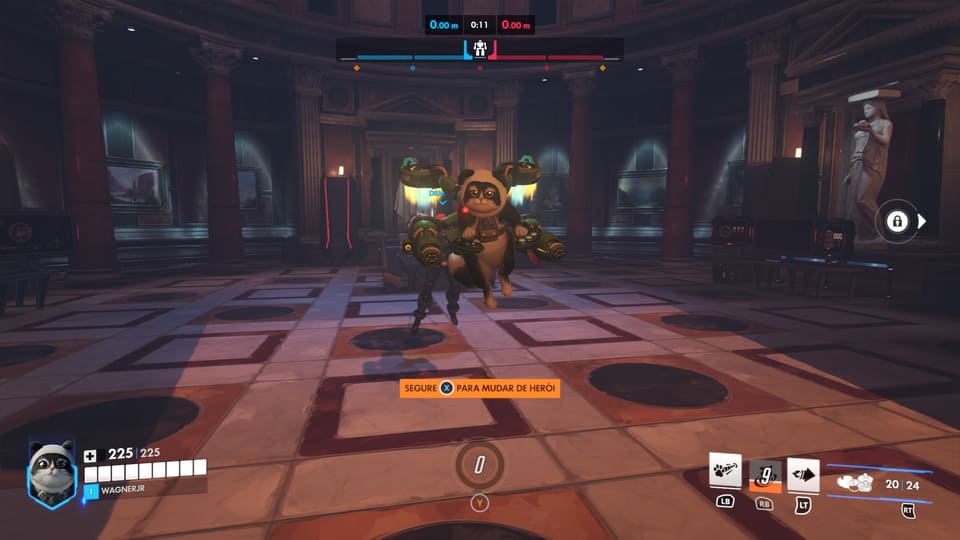Open the padlock side panel button
The width and height of the screenshot is (960, 540).
click(897, 222)
